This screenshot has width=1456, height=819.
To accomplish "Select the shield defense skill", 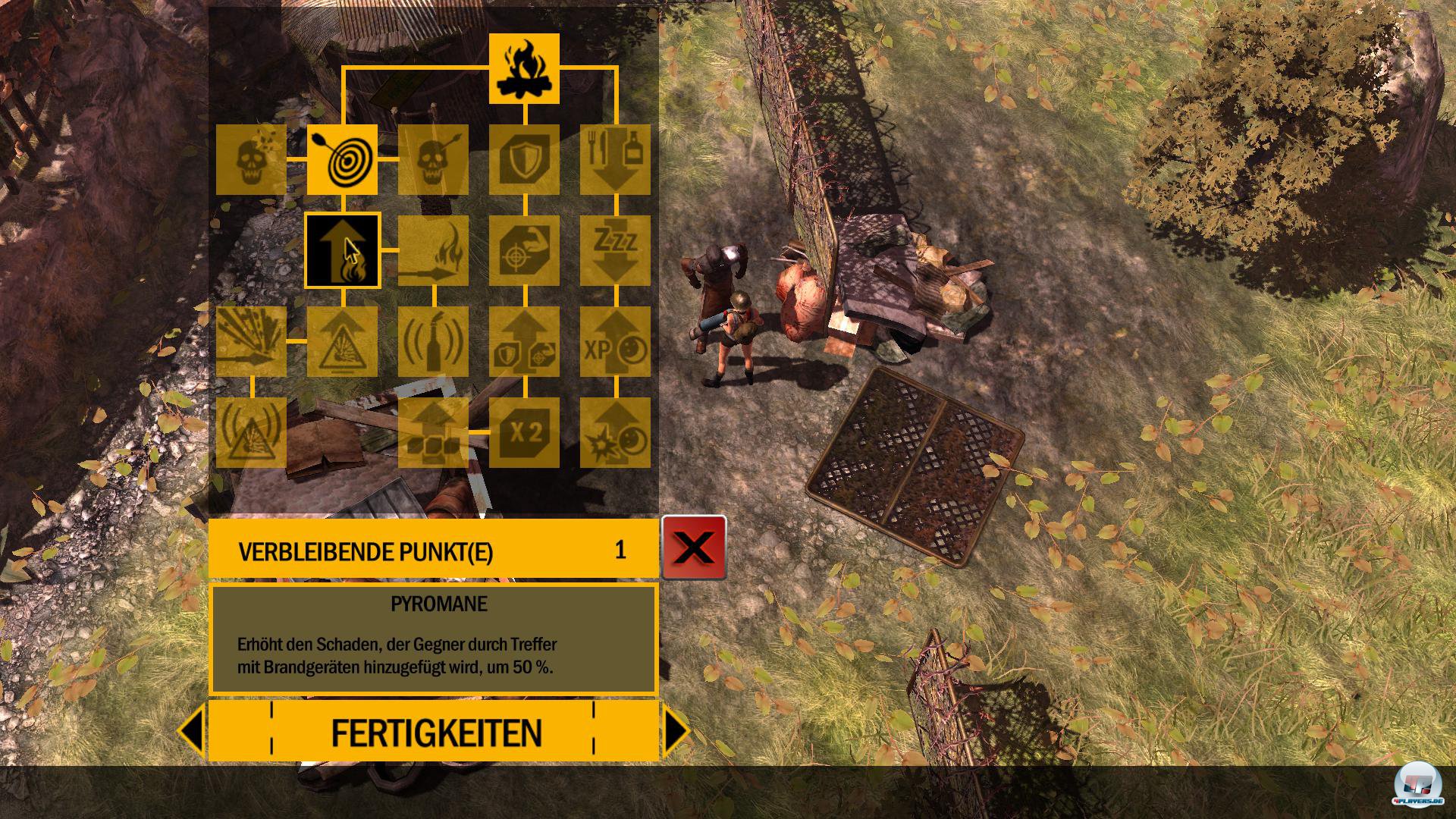I will click(525, 159).
